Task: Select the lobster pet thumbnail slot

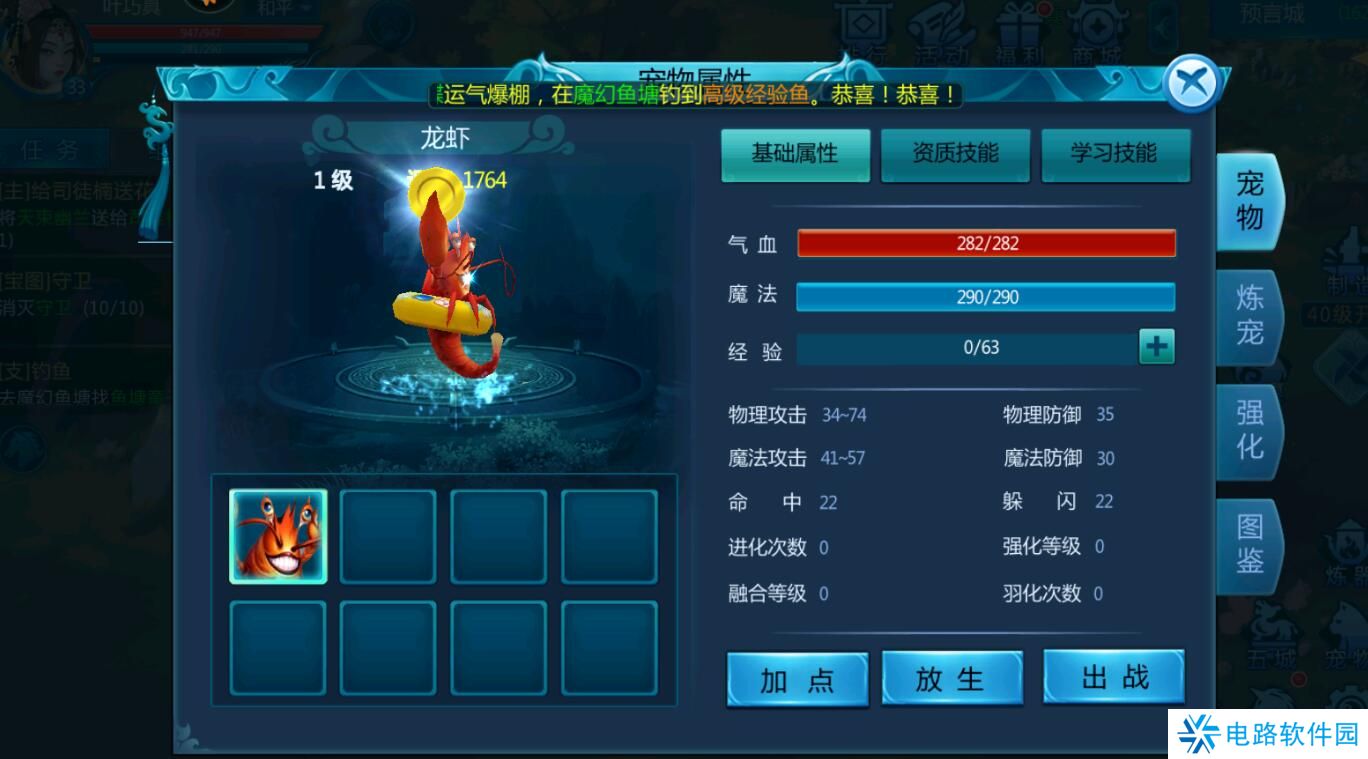Action: (x=277, y=537)
